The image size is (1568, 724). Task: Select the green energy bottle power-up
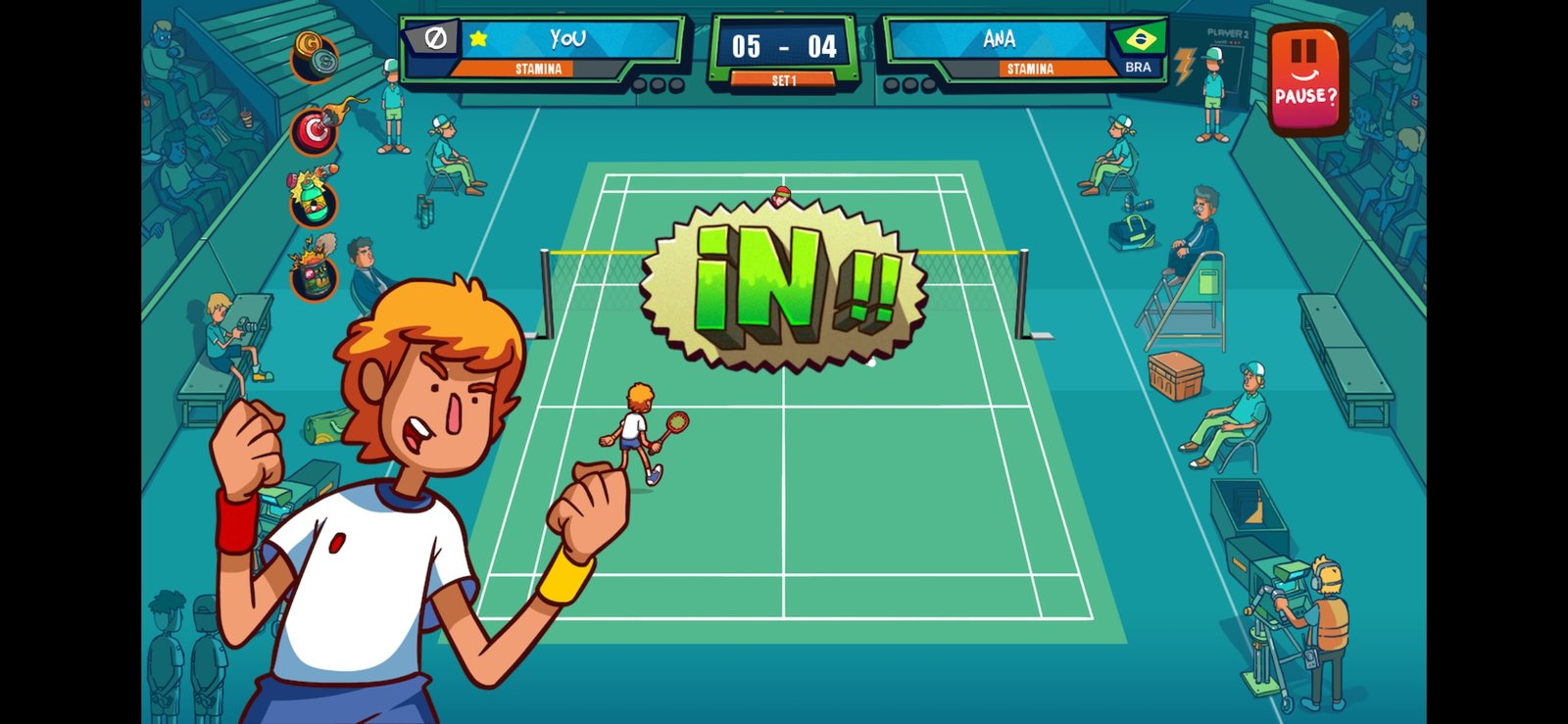(313, 200)
